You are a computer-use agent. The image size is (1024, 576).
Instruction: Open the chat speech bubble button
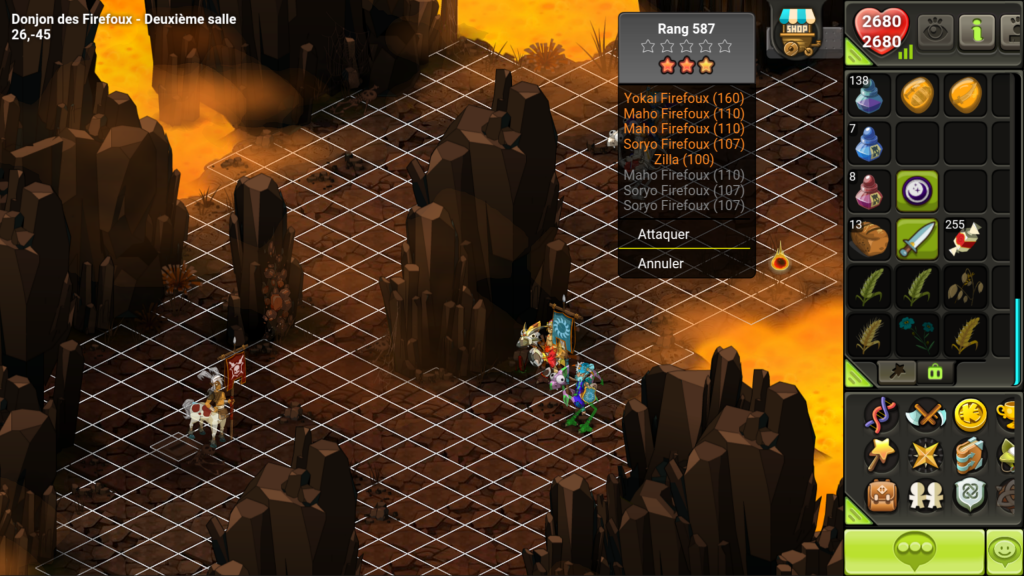coord(914,551)
